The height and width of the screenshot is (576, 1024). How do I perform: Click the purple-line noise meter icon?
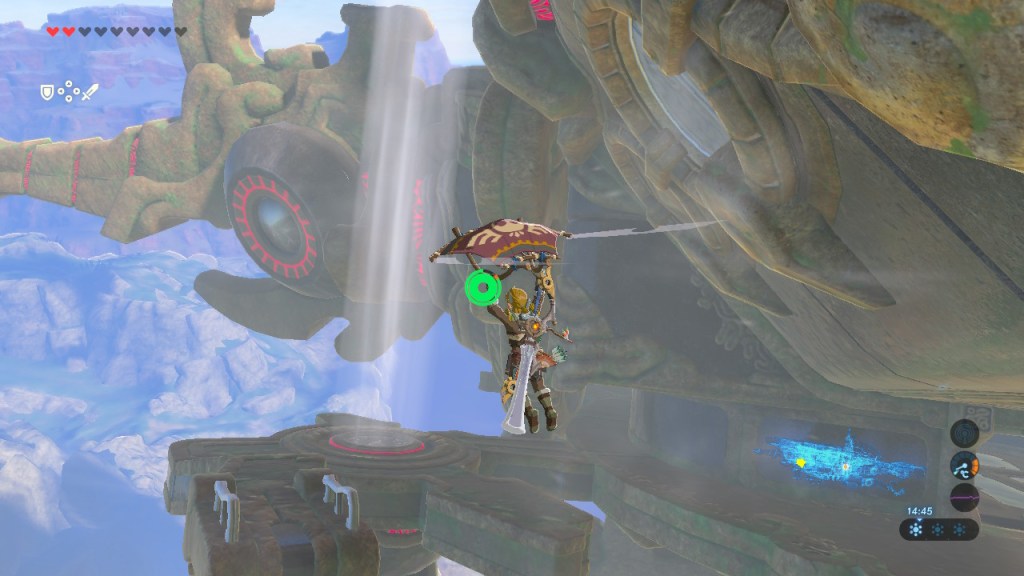(x=964, y=497)
